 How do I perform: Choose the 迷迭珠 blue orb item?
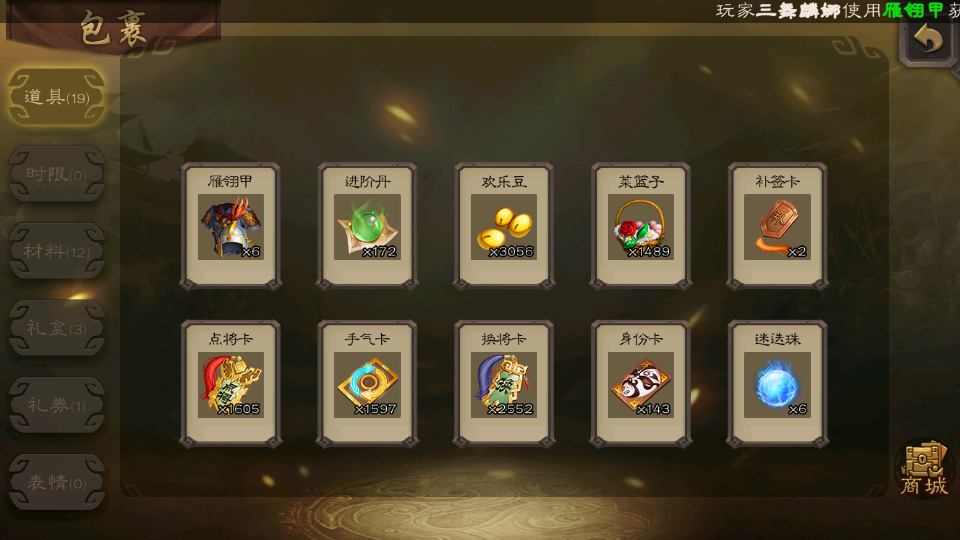pyautogui.click(x=777, y=383)
